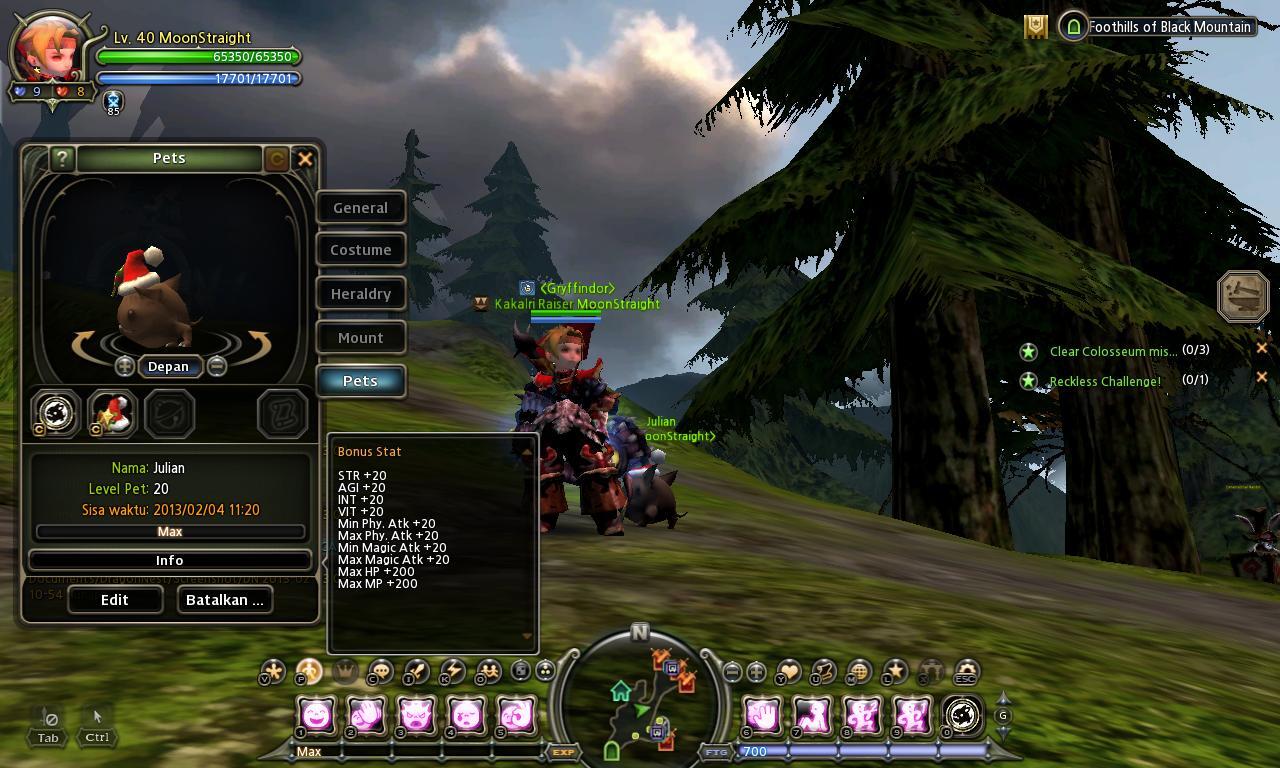Activate the first pink smiley emote skill
This screenshot has width=1280, height=768.
pyautogui.click(x=316, y=715)
